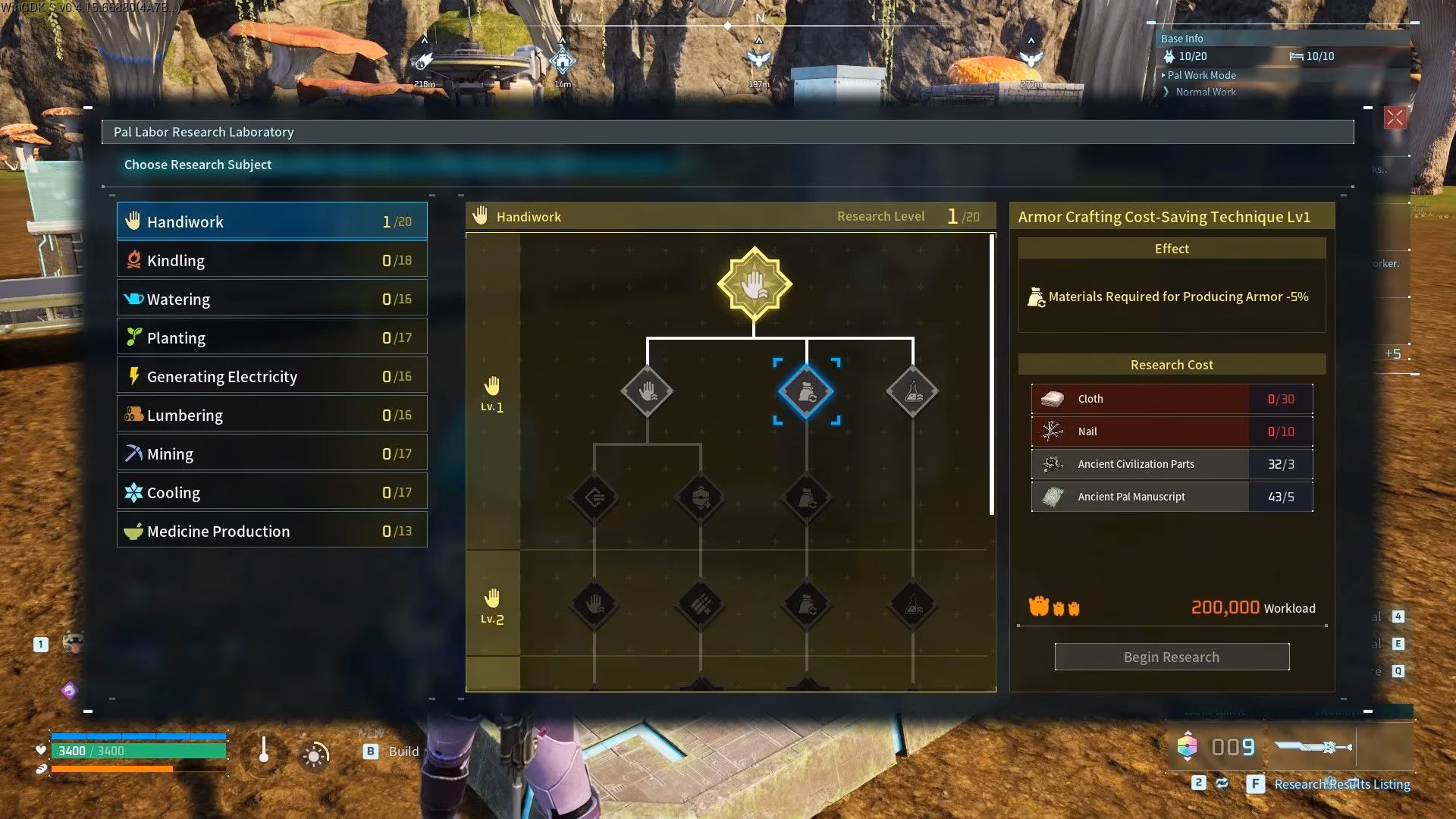Screen dimensions: 1456x819
Task: Select Generating Electricity research category
Action: [x=271, y=376]
